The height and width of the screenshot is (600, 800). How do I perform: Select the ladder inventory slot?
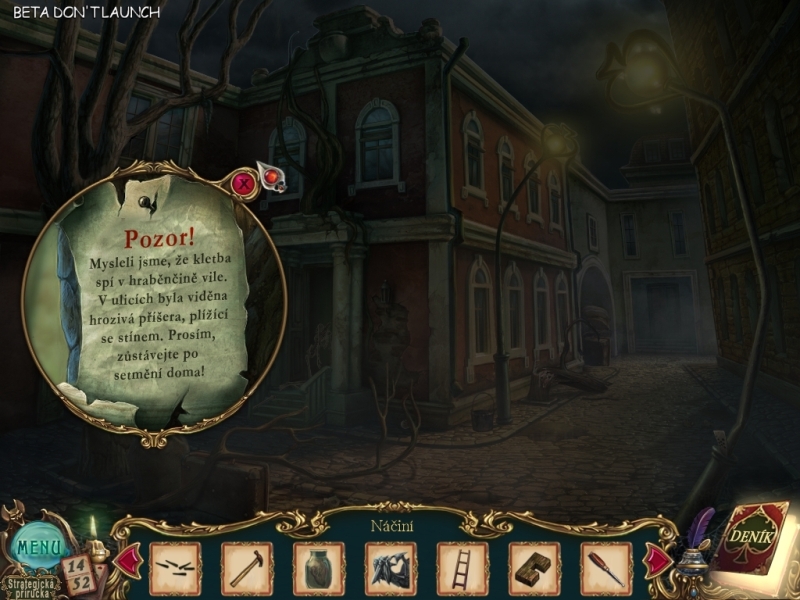point(463,568)
